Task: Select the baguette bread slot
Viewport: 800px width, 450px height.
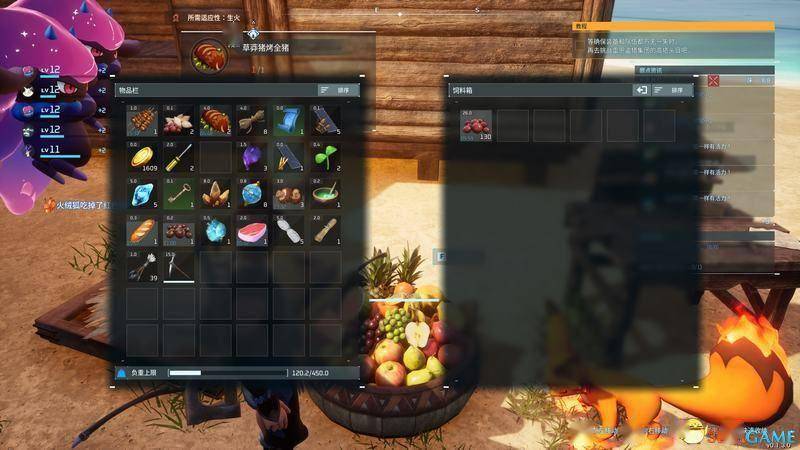Action: (x=142, y=231)
